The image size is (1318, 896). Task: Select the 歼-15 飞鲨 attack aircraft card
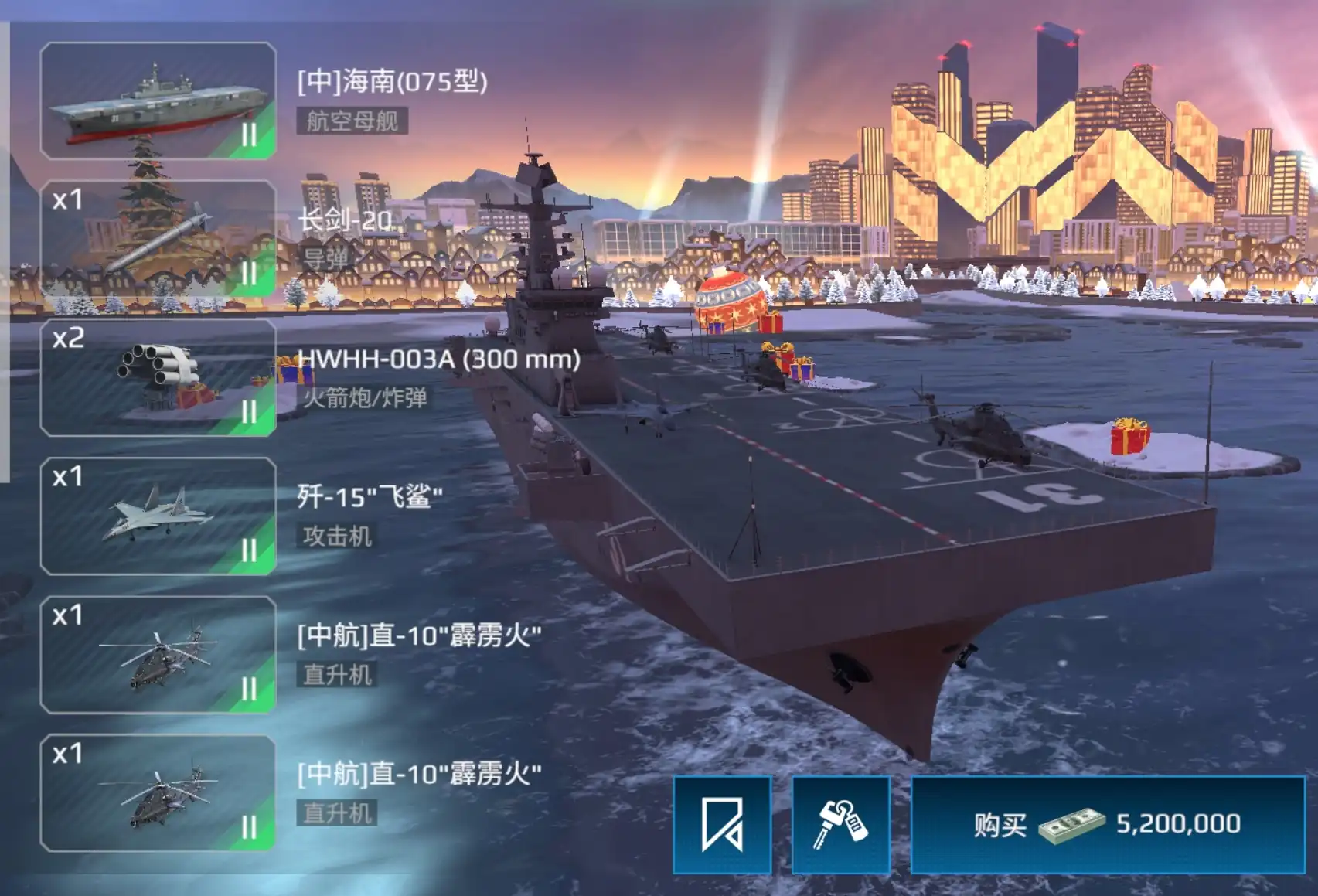click(x=158, y=516)
